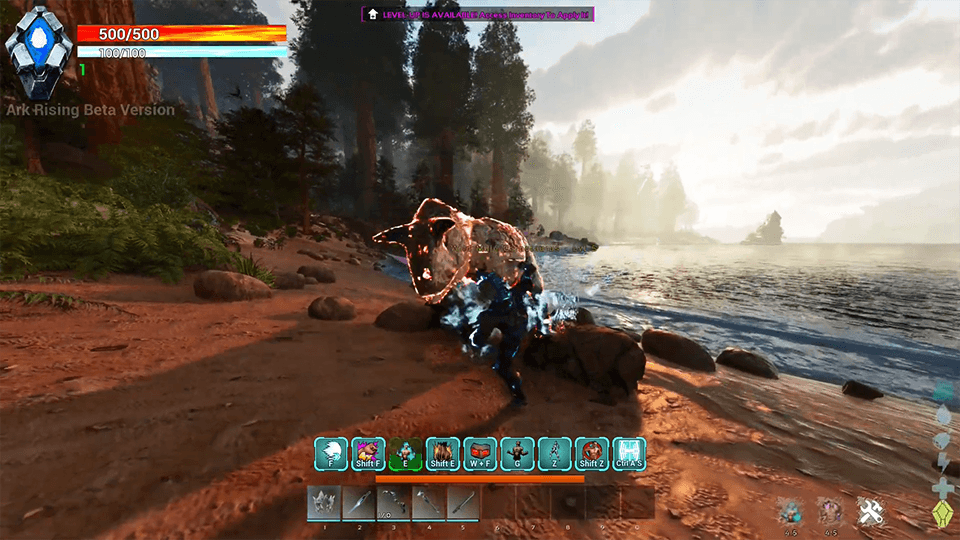Activate the Shift Z ability
Image resolution: width=960 pixels, height=540 pixels.
pos(592,453)
